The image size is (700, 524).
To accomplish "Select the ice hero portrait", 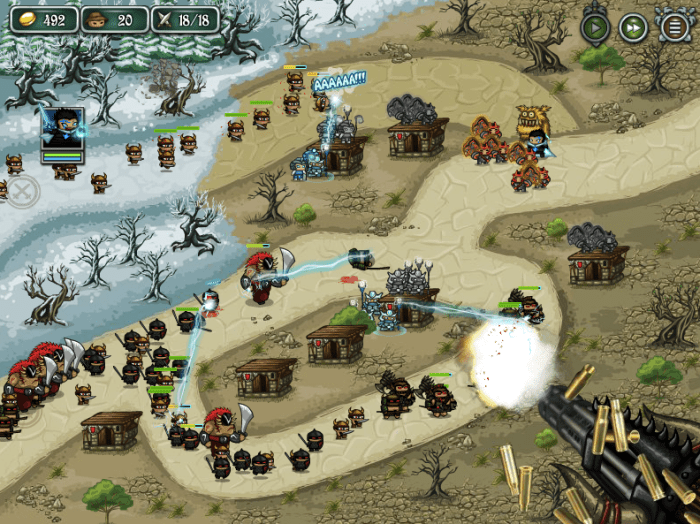I will pos(62,130).
